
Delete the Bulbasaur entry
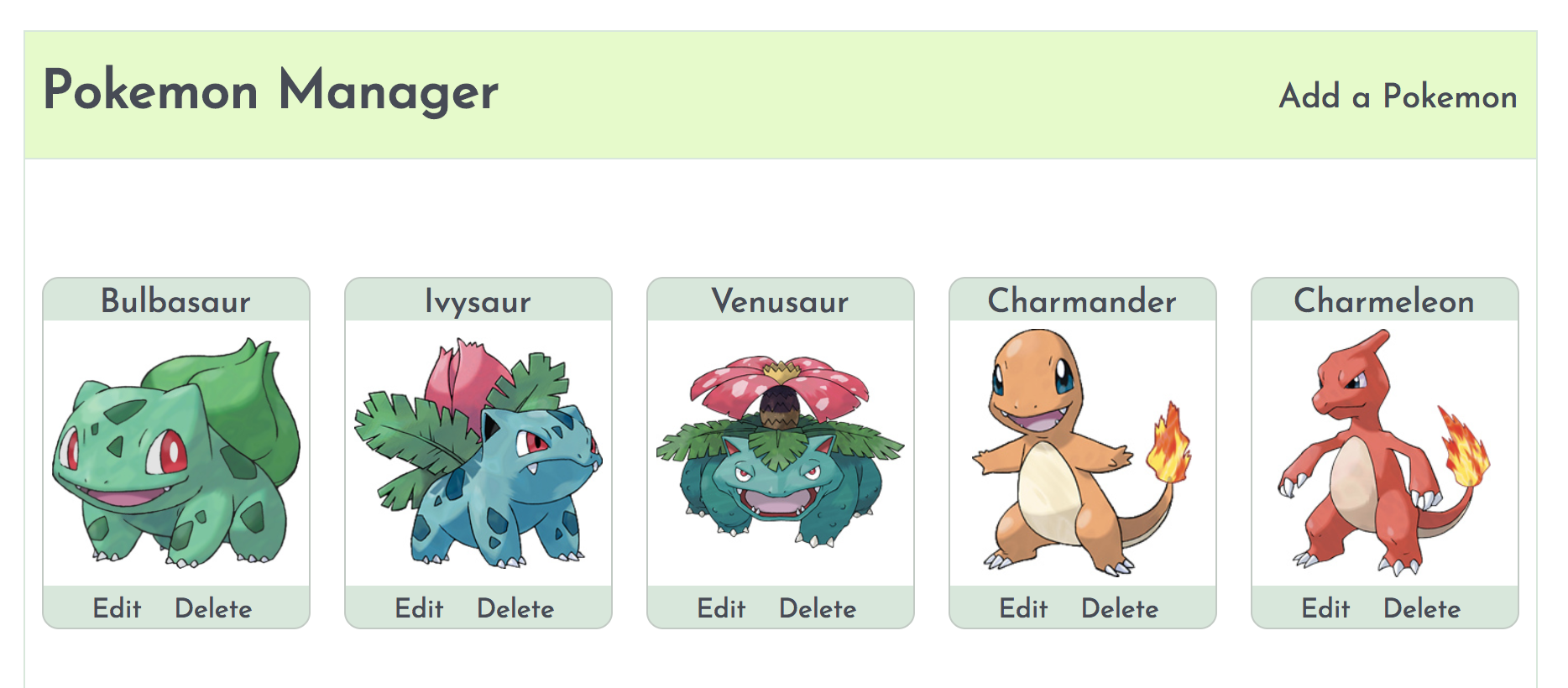point(214,609)
